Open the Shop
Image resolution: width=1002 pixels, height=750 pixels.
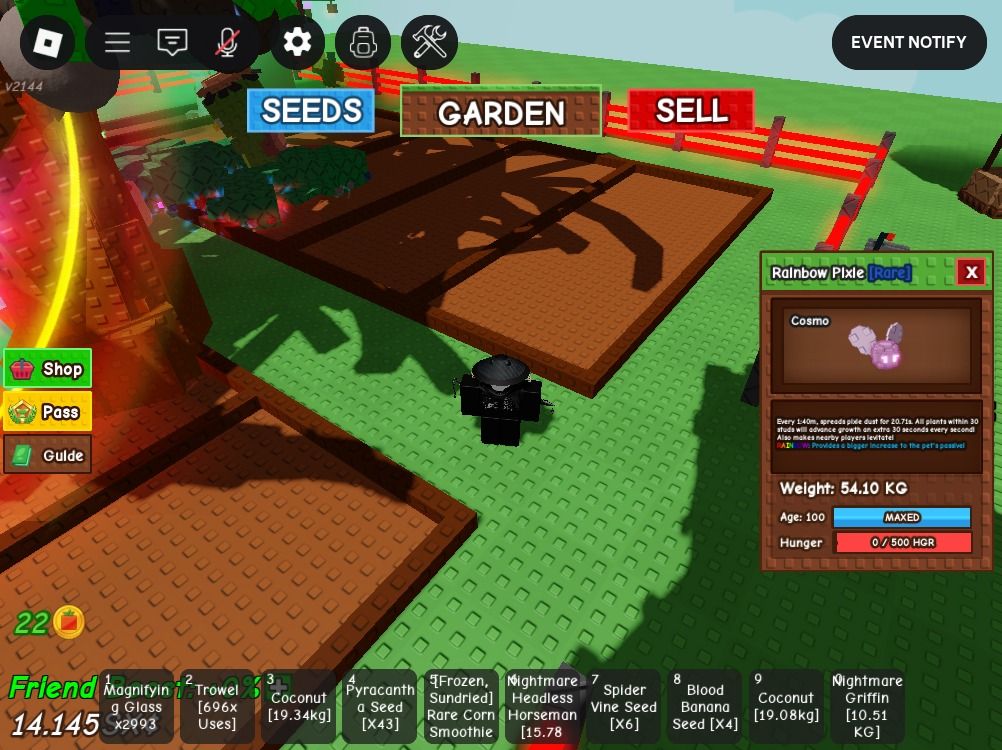click(48, 369)
